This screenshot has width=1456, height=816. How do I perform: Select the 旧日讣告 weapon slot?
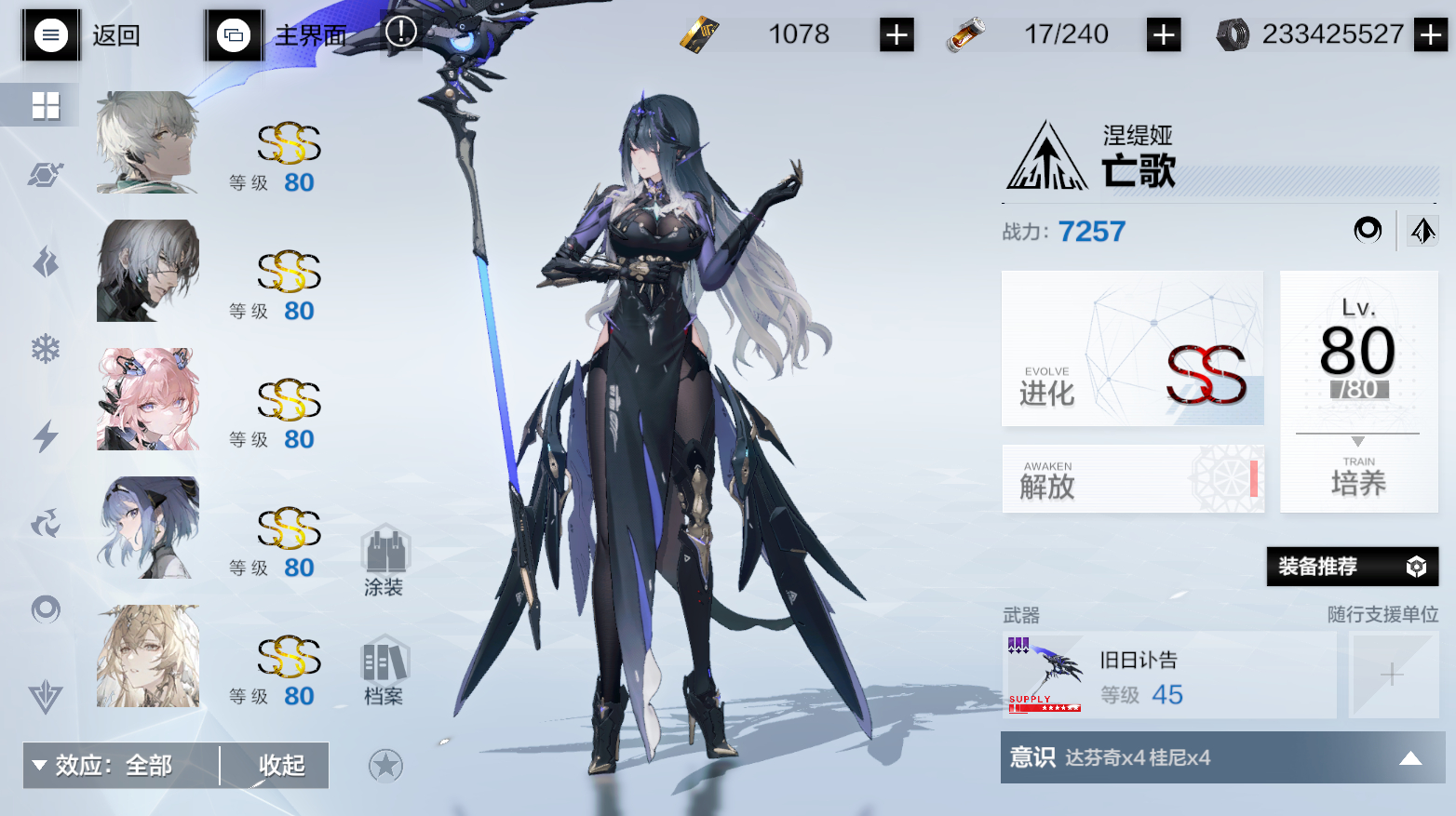pos(1168,675)
